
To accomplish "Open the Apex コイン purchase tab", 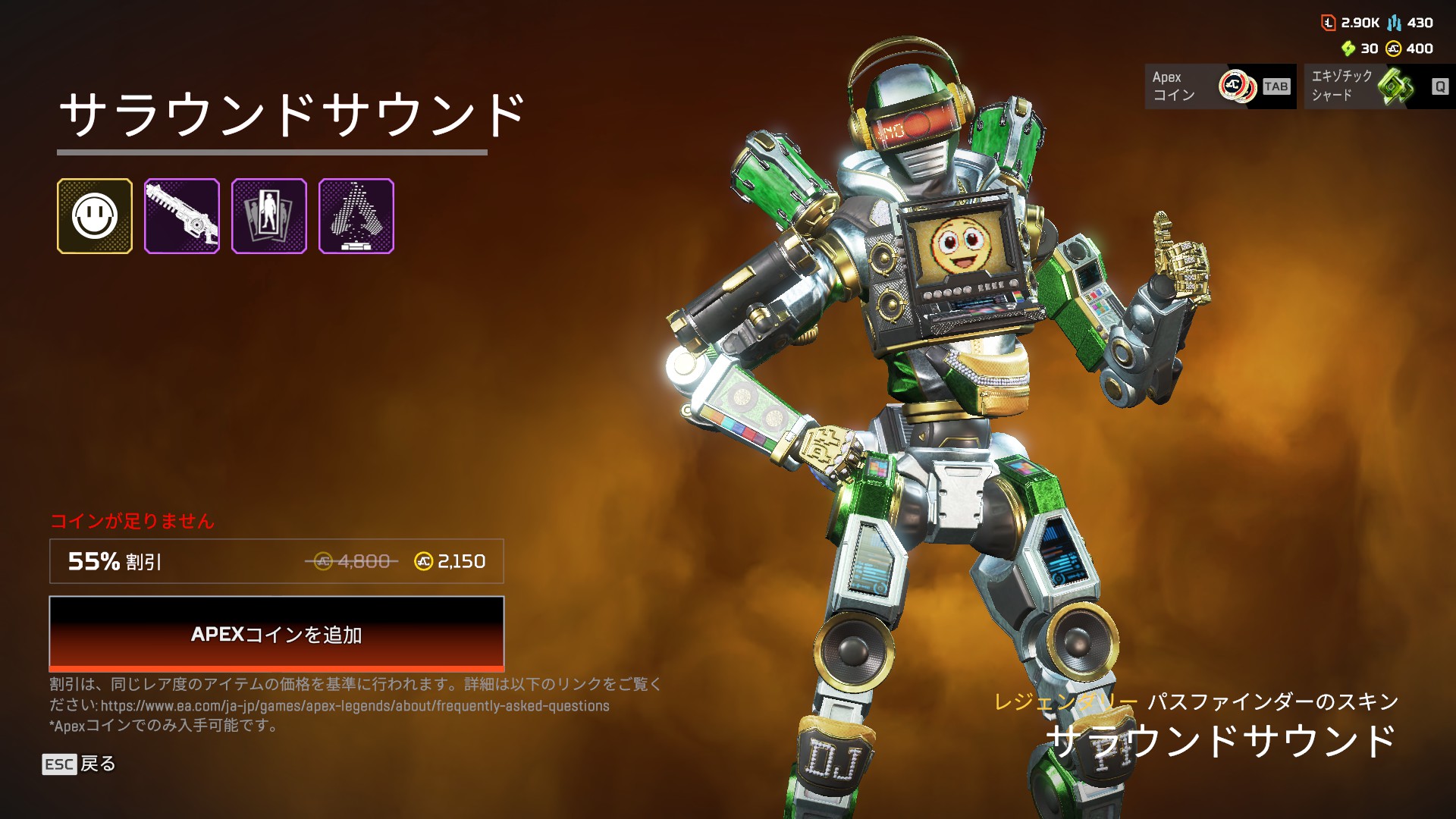I will [1219, 86].
